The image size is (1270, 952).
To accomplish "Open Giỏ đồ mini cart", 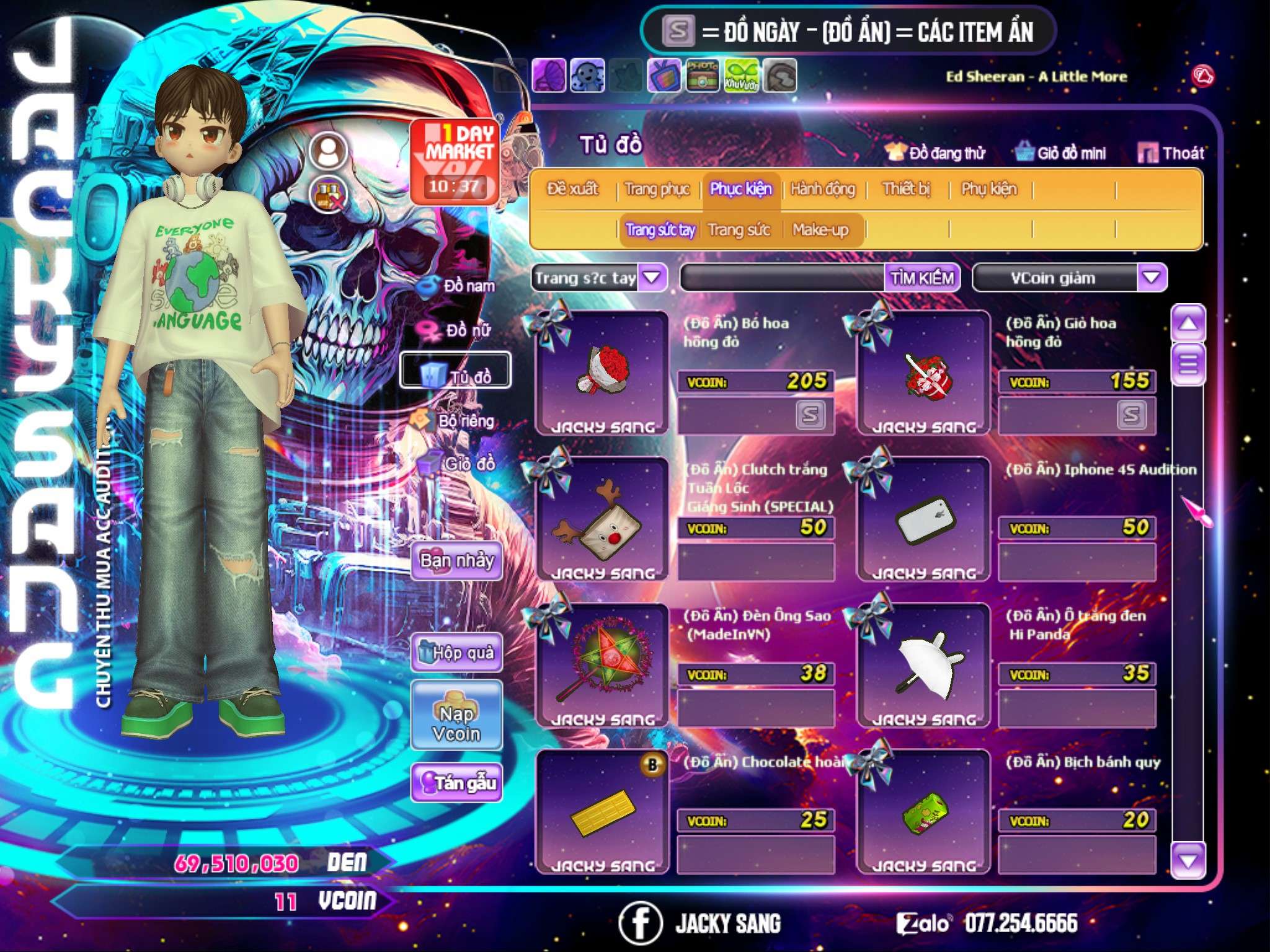I will point(1060,153).
